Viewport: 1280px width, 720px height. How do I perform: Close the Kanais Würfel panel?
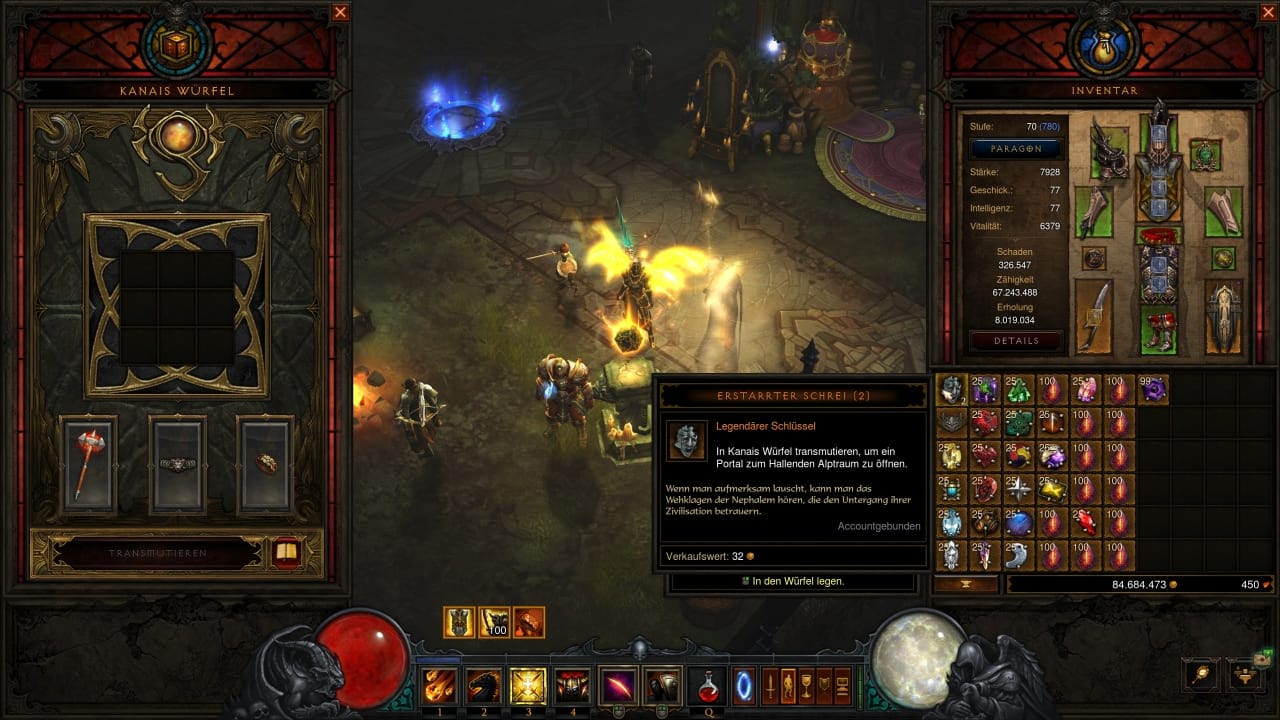click(x=341, y=13)
